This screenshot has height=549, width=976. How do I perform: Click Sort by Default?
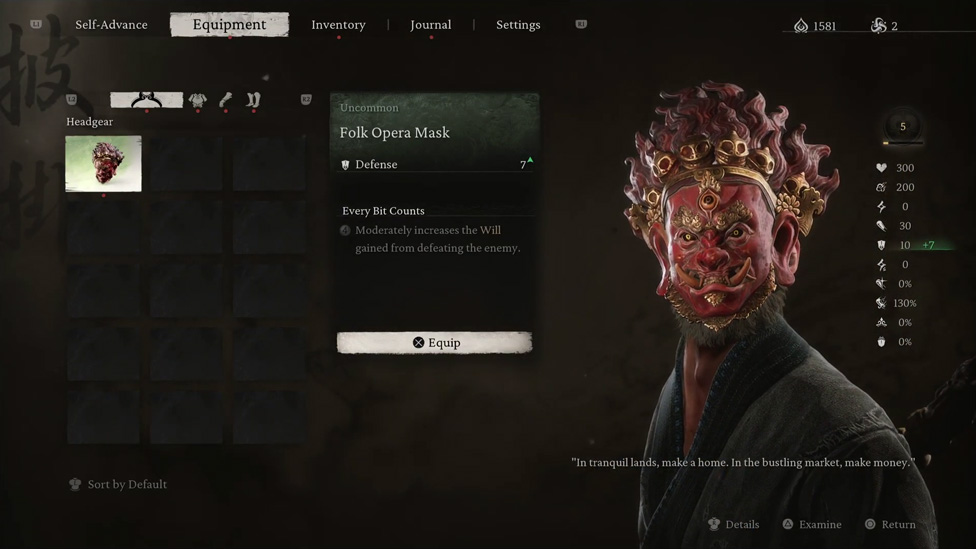coord(118,485)
